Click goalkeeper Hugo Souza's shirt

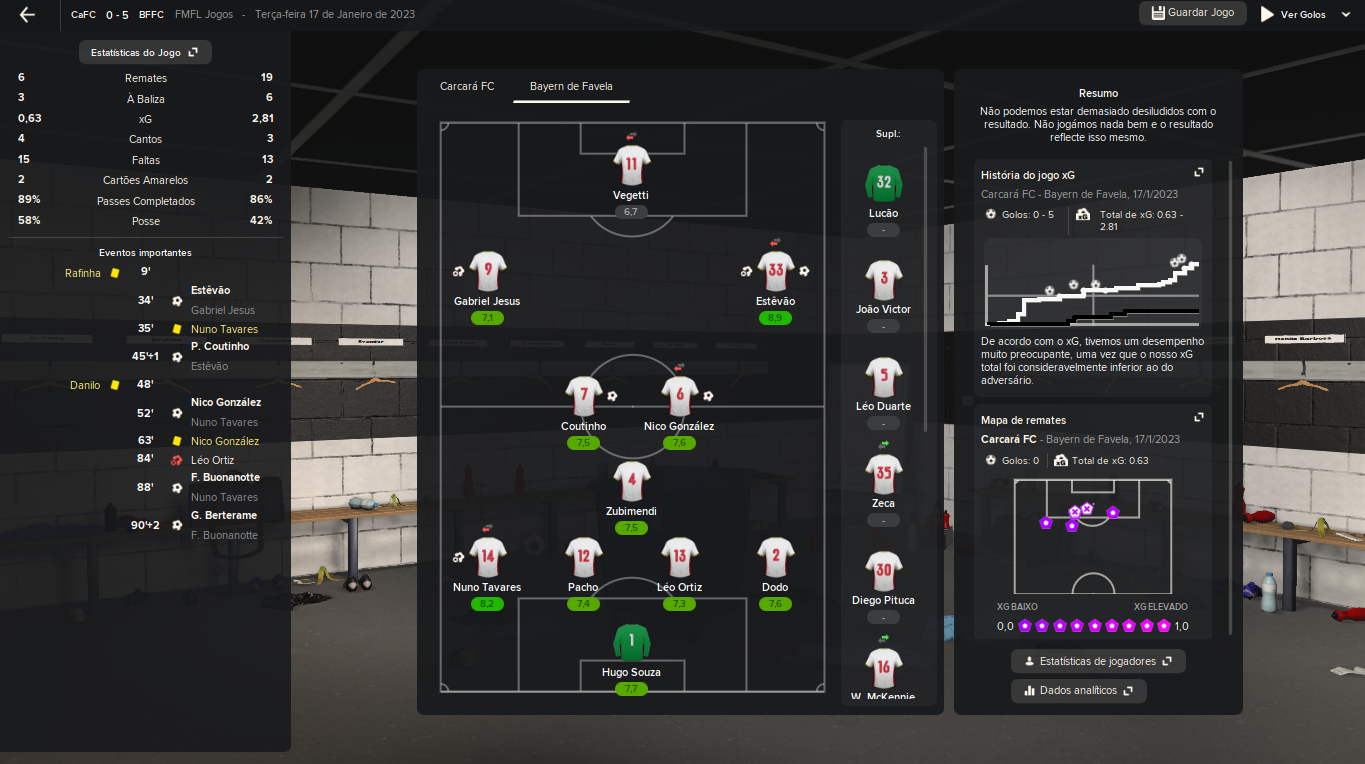(631, 642)
